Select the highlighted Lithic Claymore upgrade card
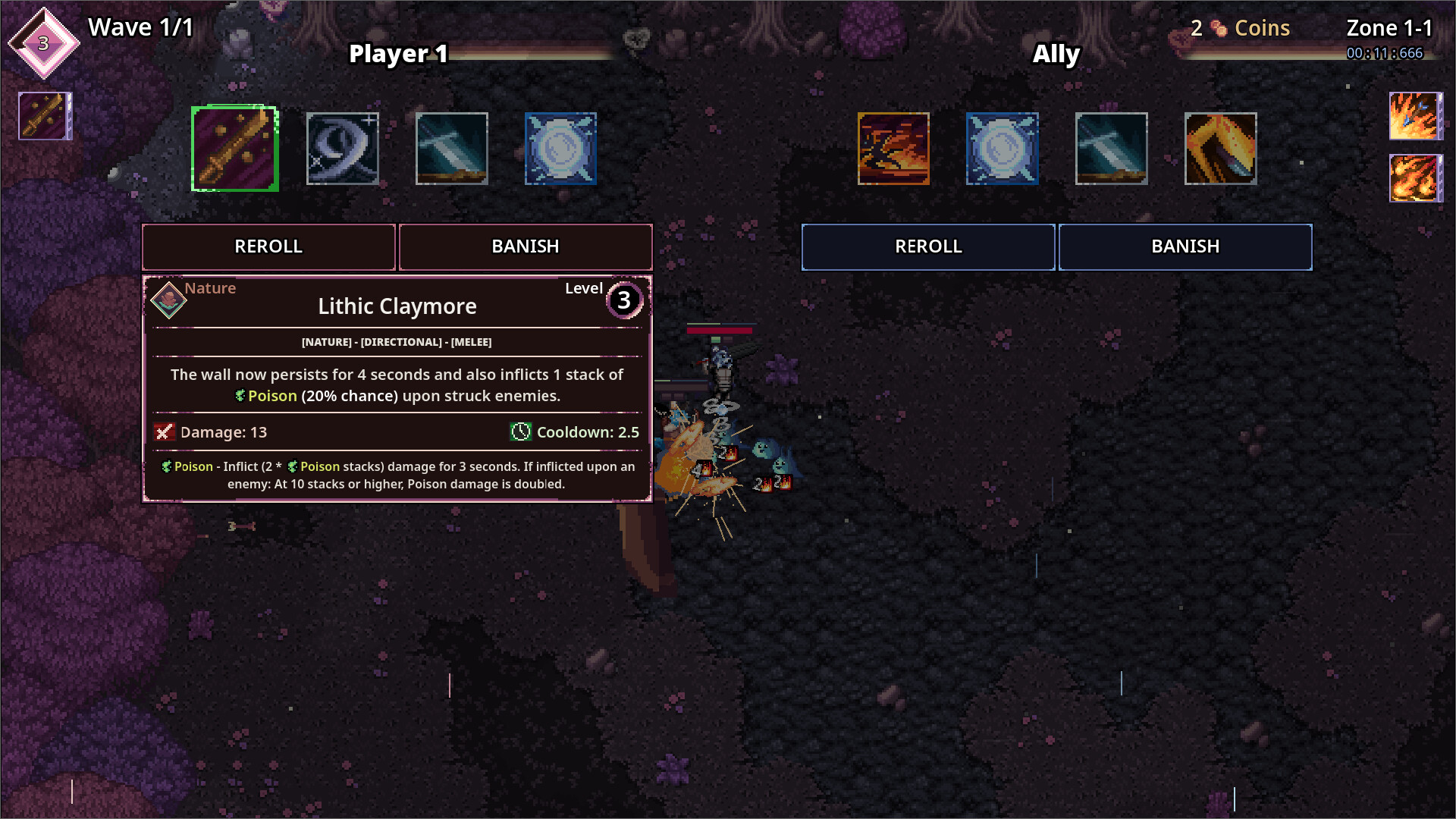Image resolution: width=1456 pixels, height=819 pixels. coord(235,149)
